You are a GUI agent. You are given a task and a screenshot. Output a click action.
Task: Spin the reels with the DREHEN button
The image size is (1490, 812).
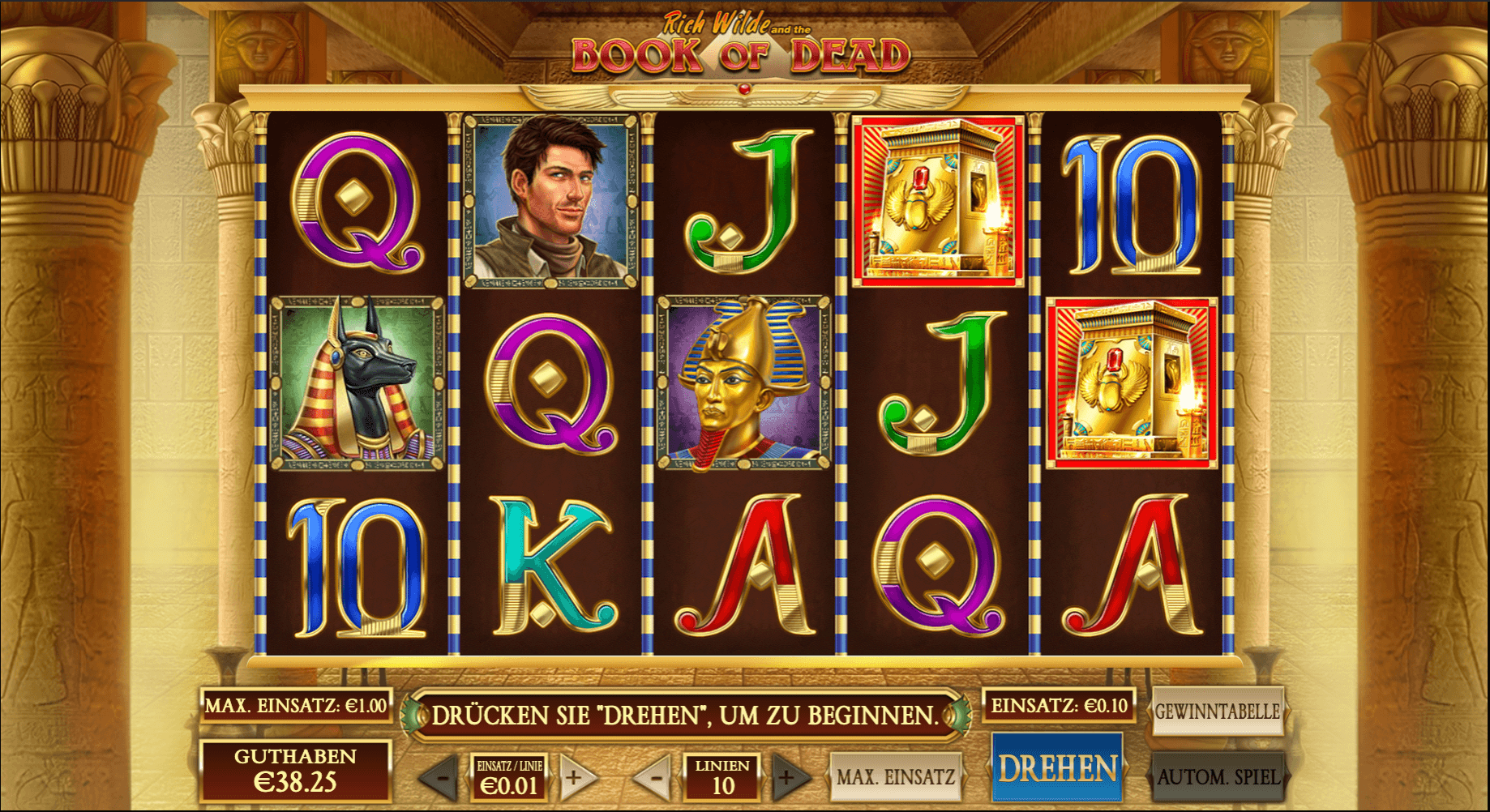(1057, 768)
